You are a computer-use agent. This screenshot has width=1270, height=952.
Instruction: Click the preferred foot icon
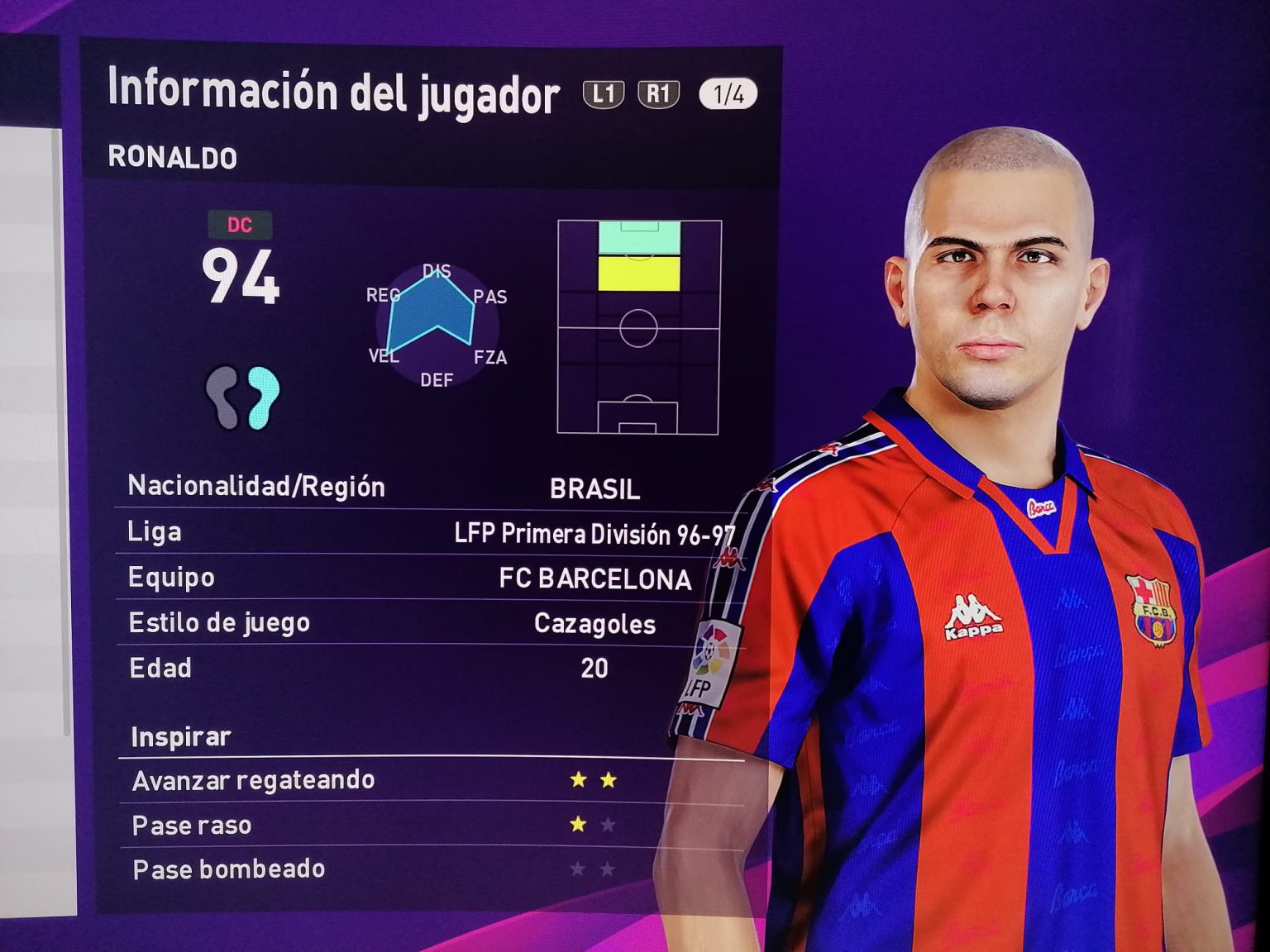tap(242, 397)
